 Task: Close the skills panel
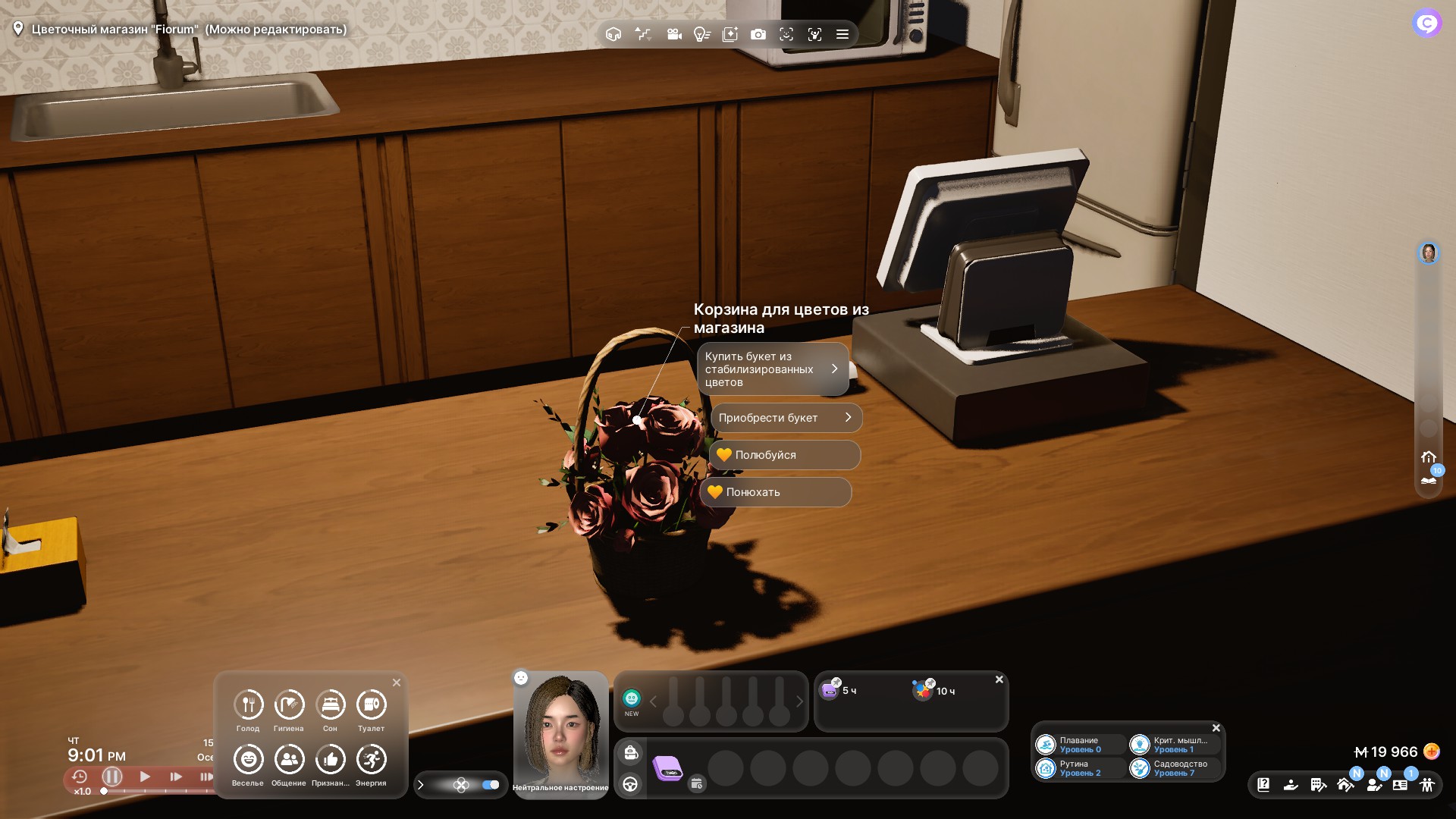click(x=1216, y=728)
